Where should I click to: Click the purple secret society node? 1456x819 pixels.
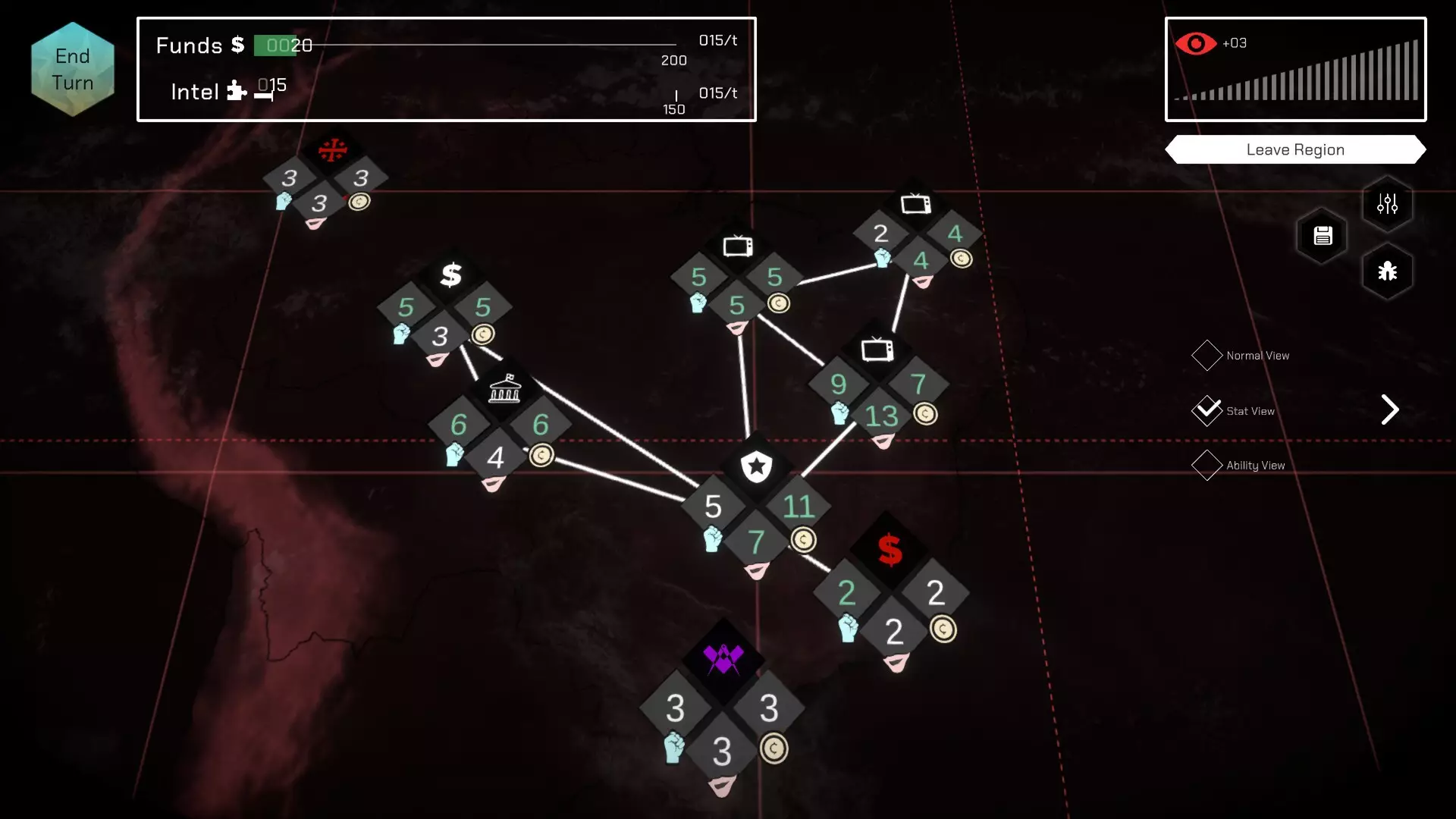(x=722, y=657)
